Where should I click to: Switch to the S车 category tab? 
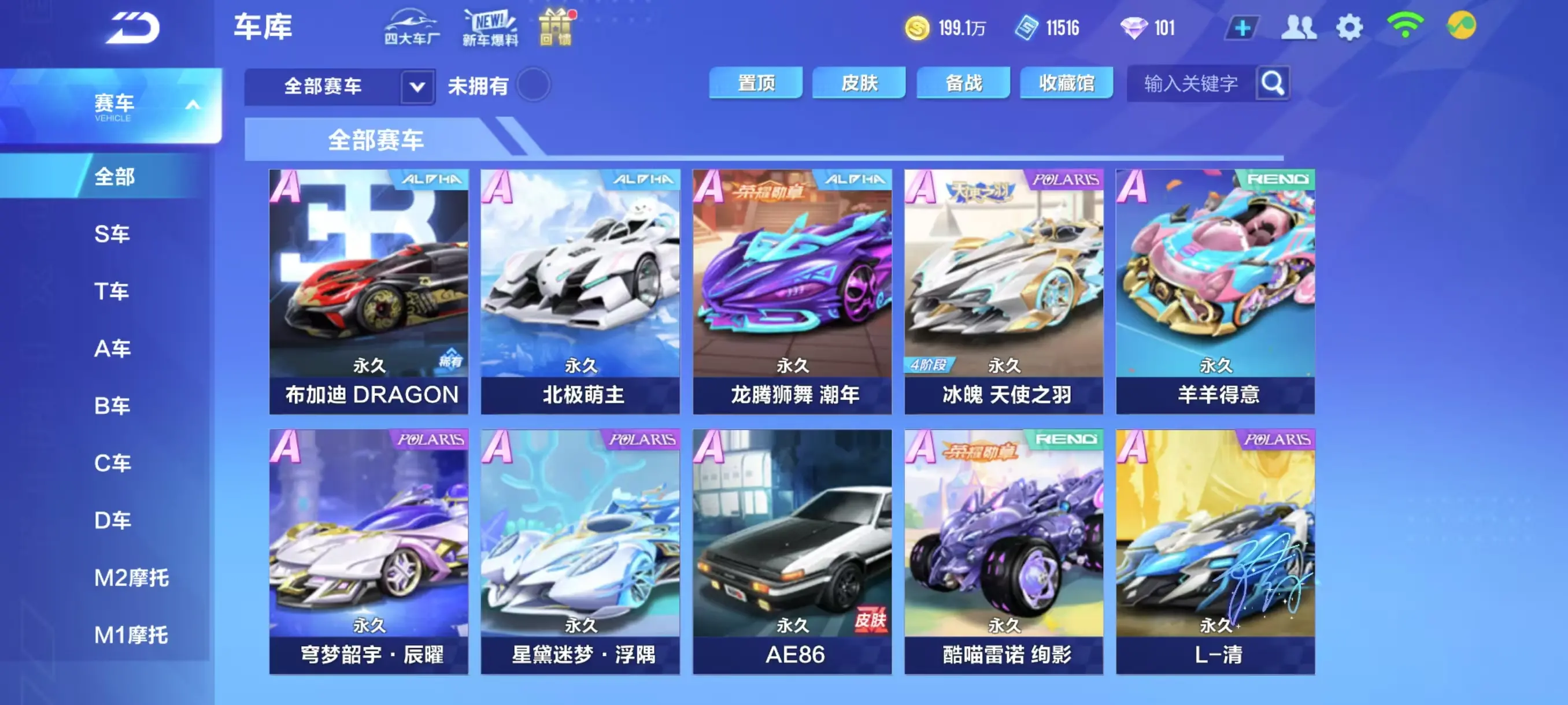pos(112,234)
